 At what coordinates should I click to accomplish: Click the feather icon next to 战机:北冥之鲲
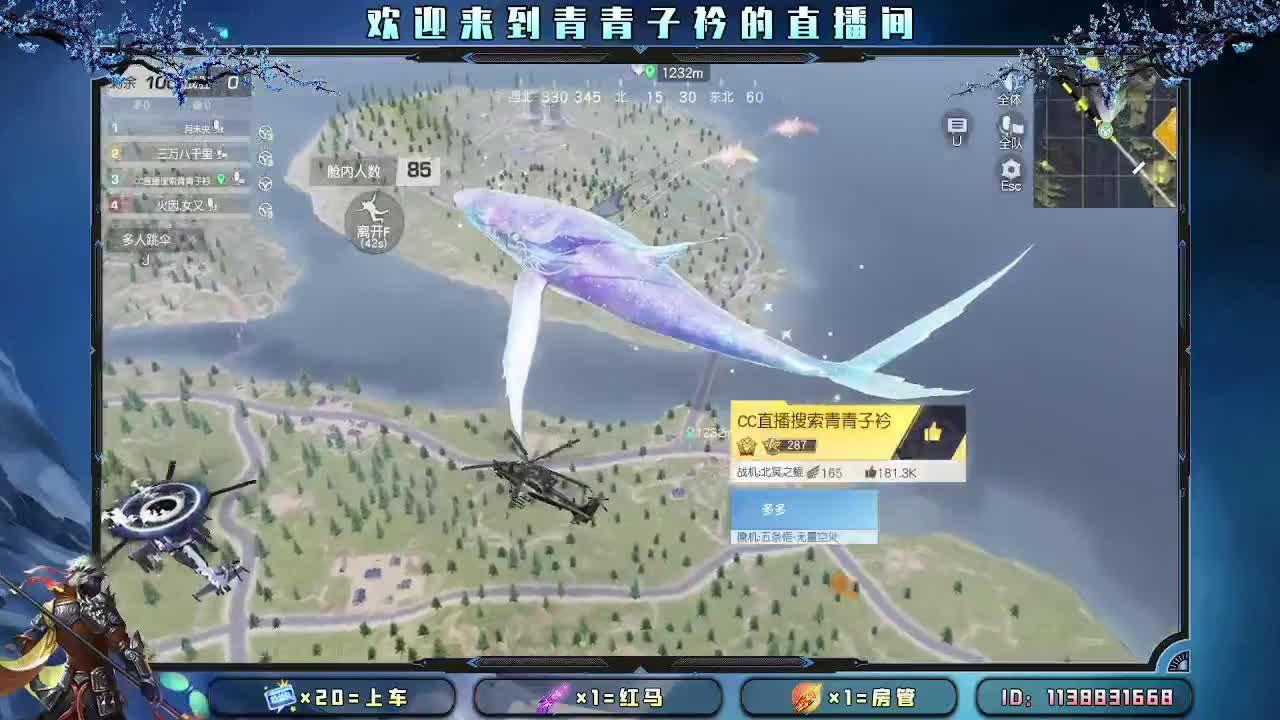811,471
